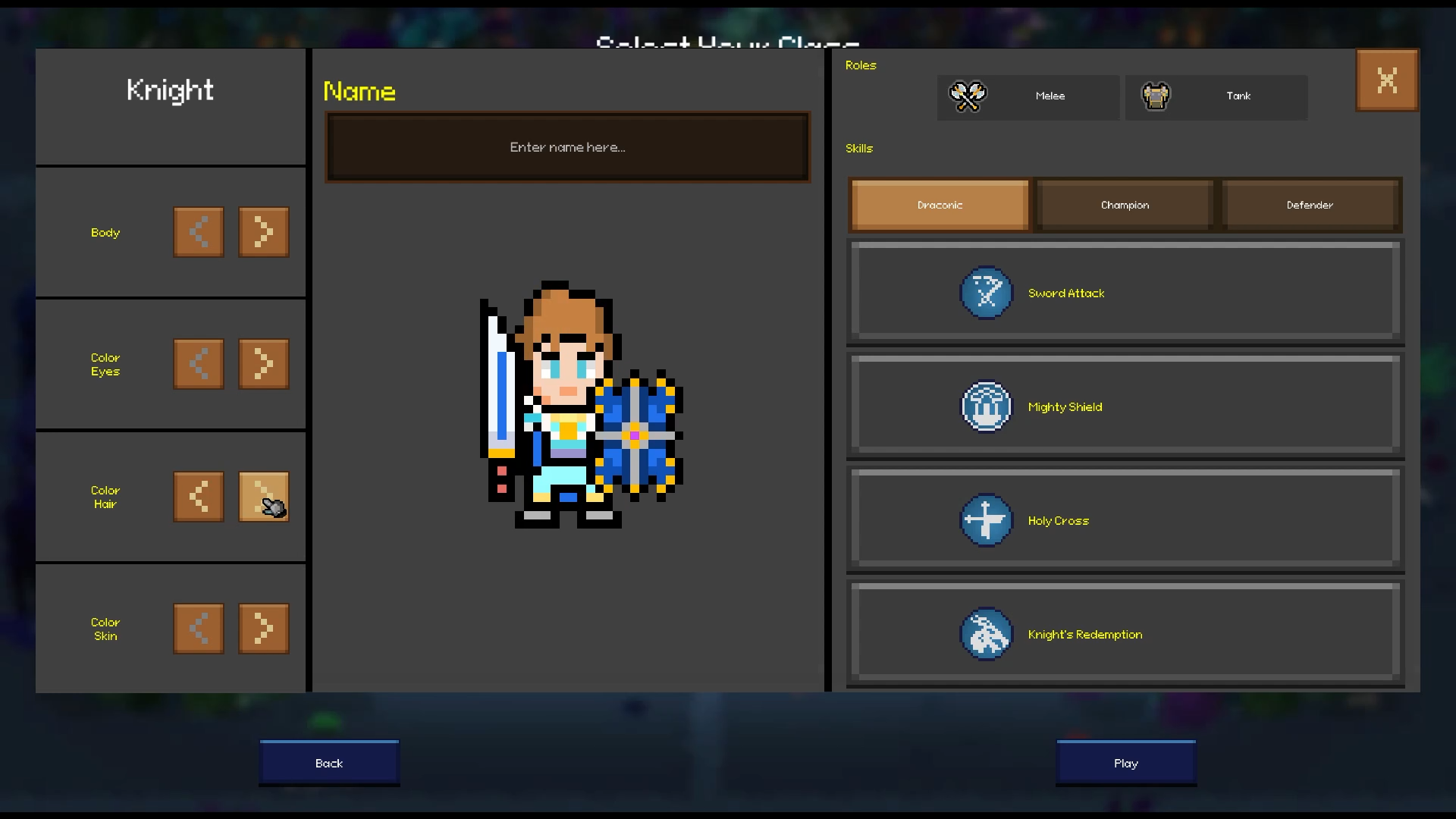Click the name entry field
The width and height of the screenshot is (1456, 819).
tap(567, 147)
